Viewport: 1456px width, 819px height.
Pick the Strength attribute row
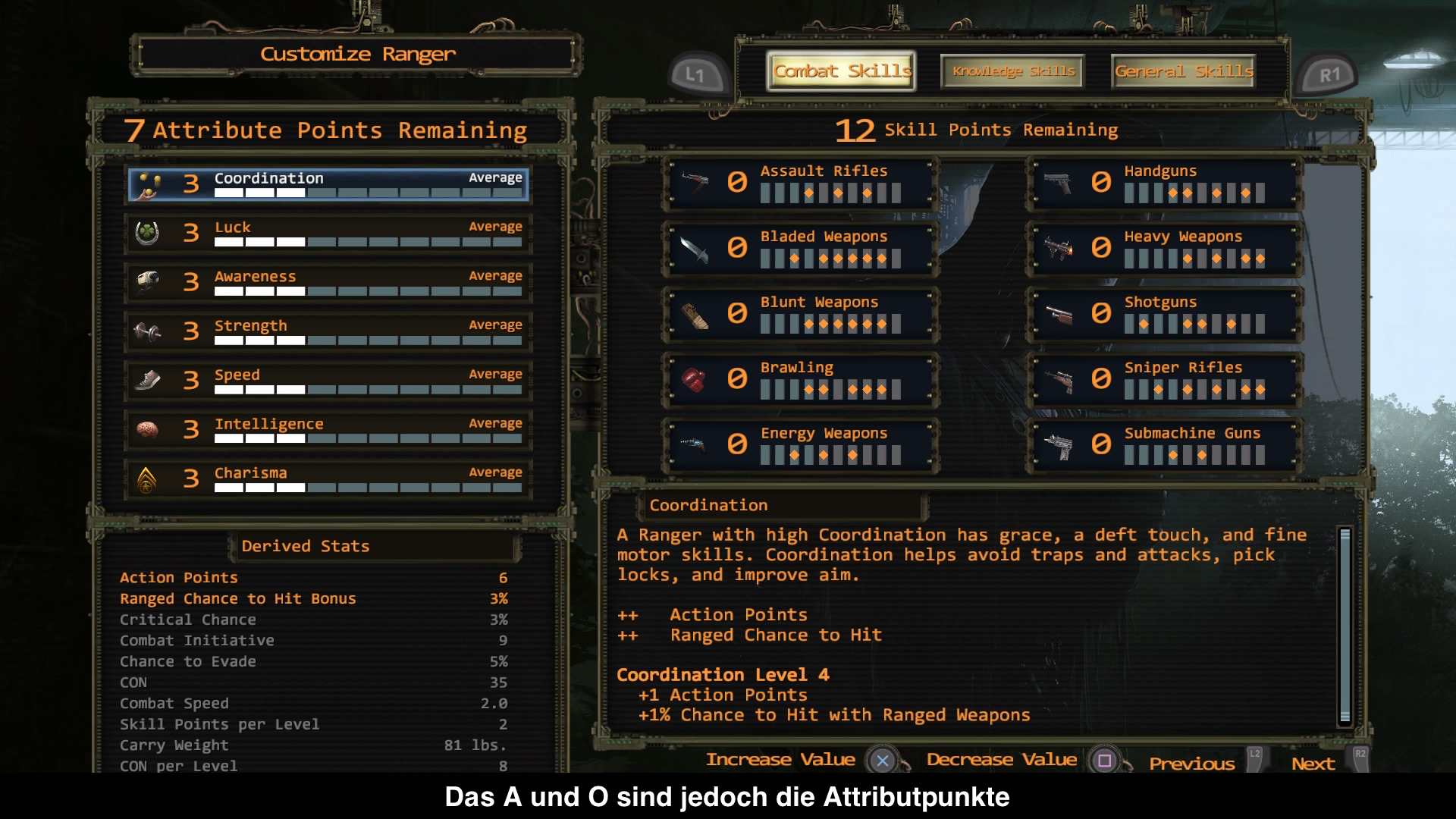pyautogui.click(x=328, y=332)
